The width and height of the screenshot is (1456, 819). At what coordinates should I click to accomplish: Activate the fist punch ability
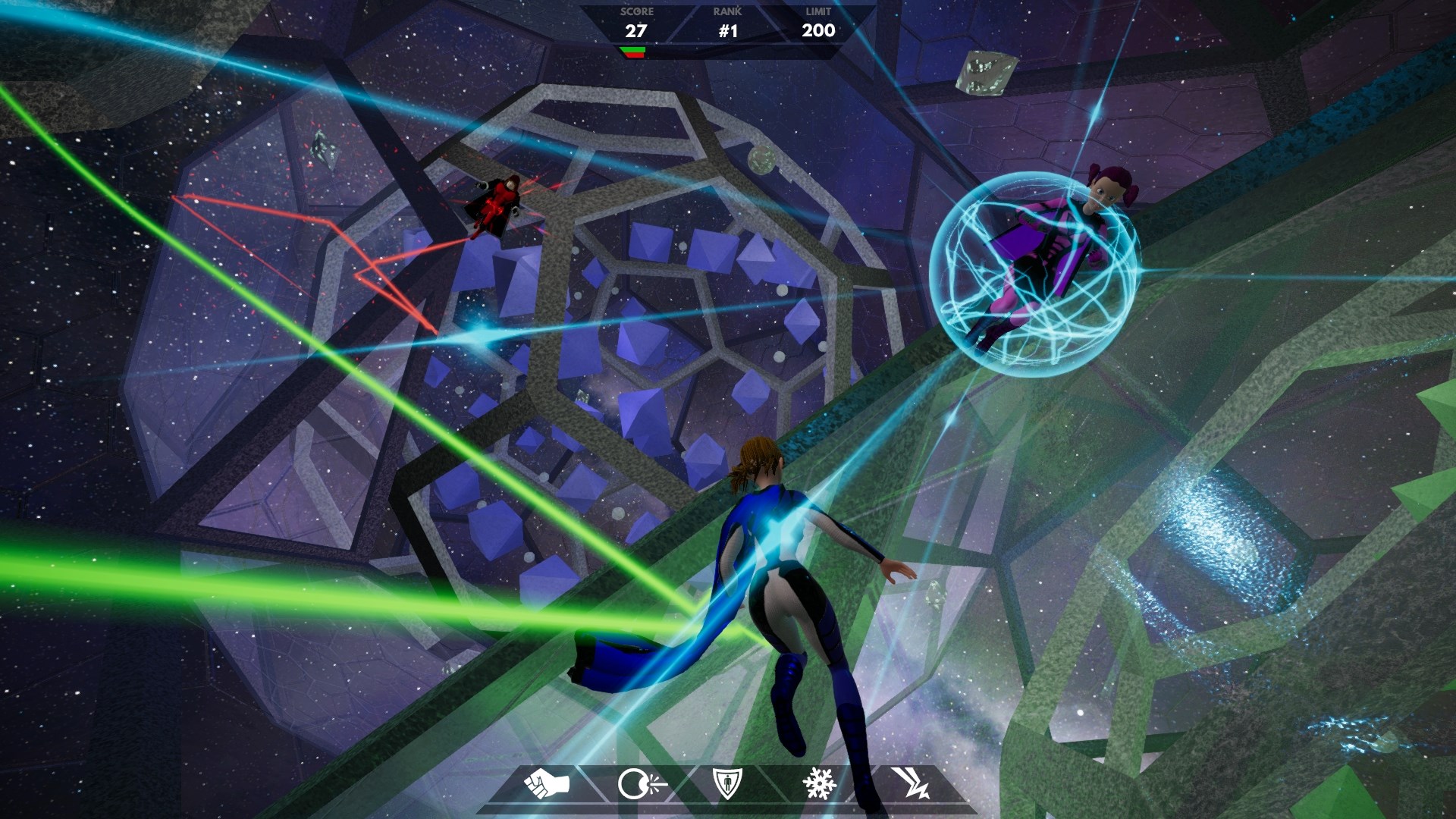click(547, 783)
